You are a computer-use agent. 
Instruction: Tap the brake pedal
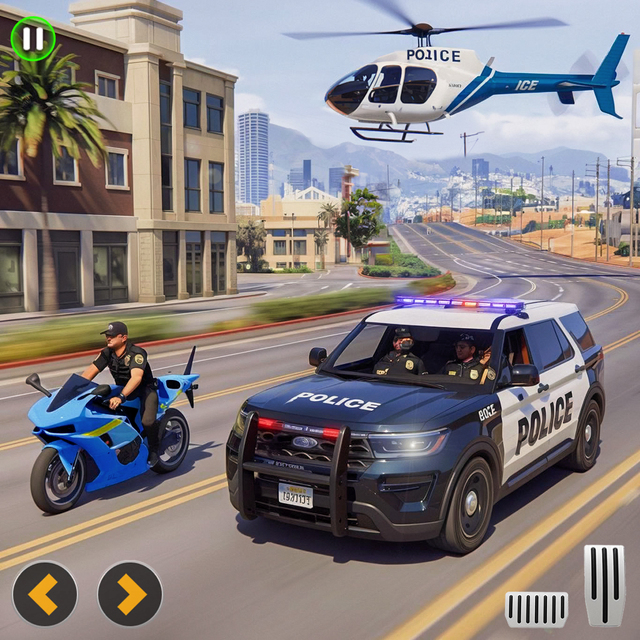[x=536, y=608]
